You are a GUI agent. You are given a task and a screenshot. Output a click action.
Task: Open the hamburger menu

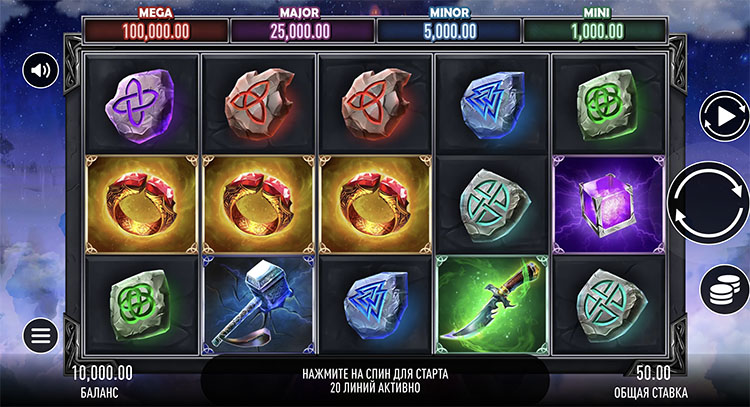41,335
